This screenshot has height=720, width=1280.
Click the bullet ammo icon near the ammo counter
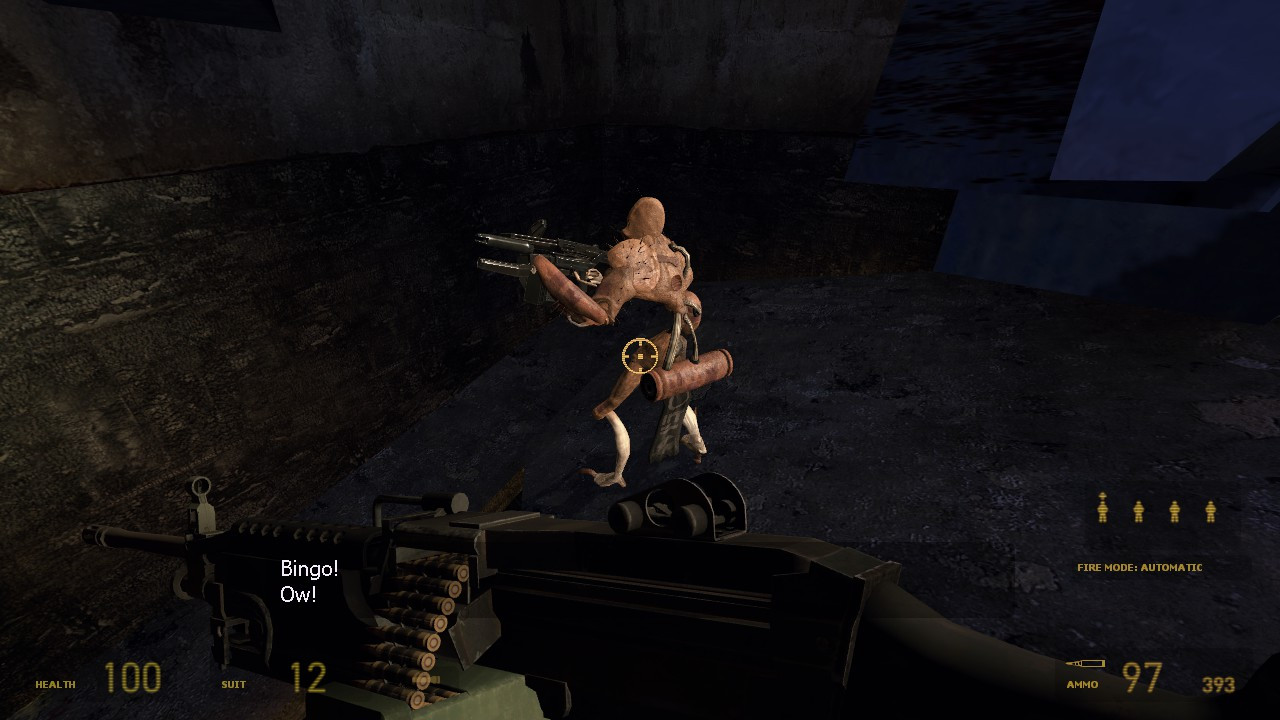(x=1087, y=662)
